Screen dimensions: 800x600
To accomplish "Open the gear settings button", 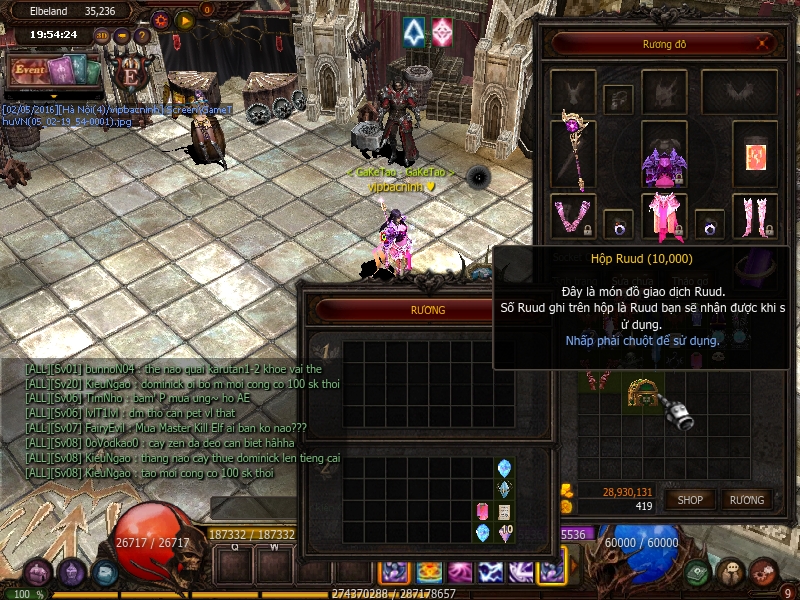I will coord(161,19).
